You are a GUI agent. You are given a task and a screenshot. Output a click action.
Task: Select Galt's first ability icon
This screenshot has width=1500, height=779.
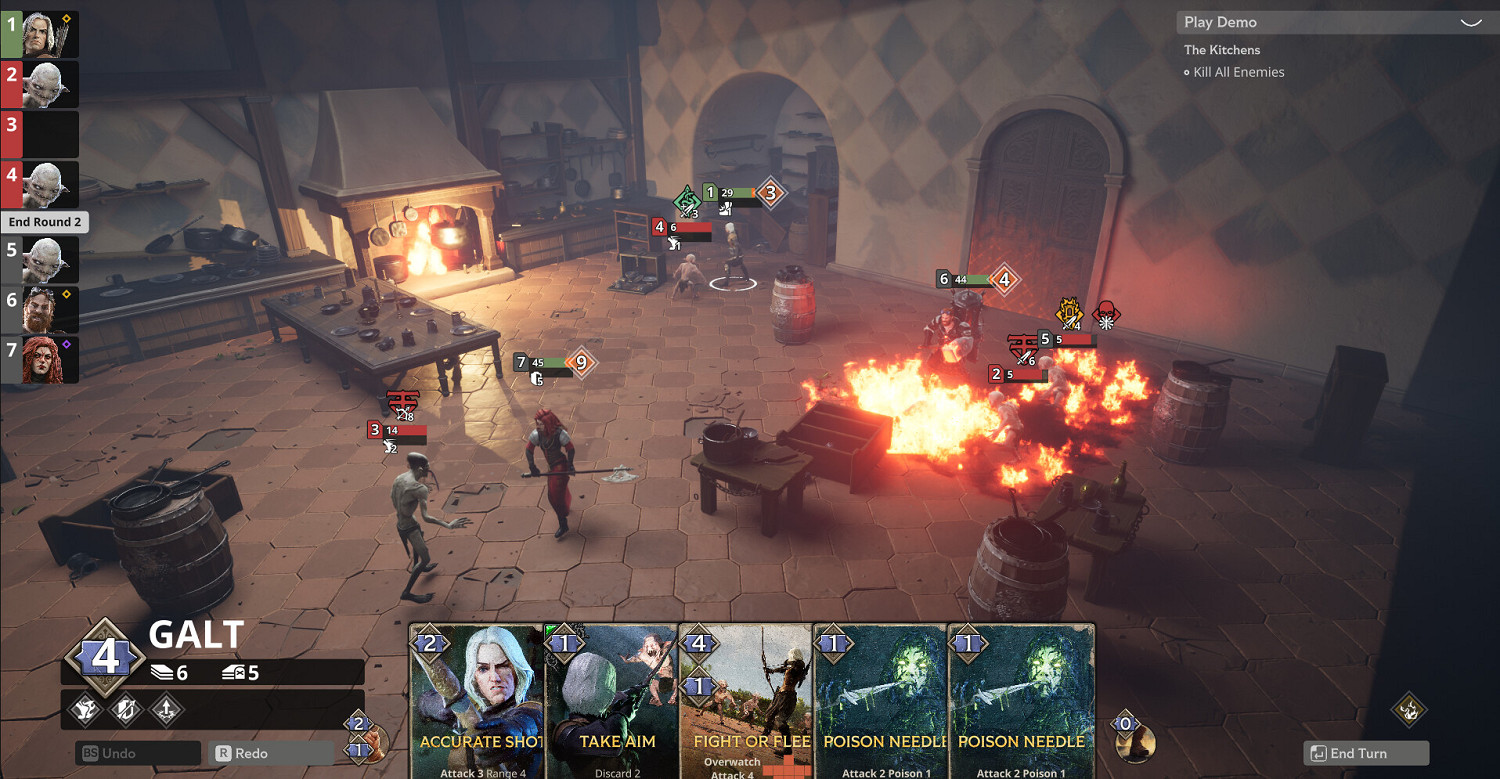86,710
